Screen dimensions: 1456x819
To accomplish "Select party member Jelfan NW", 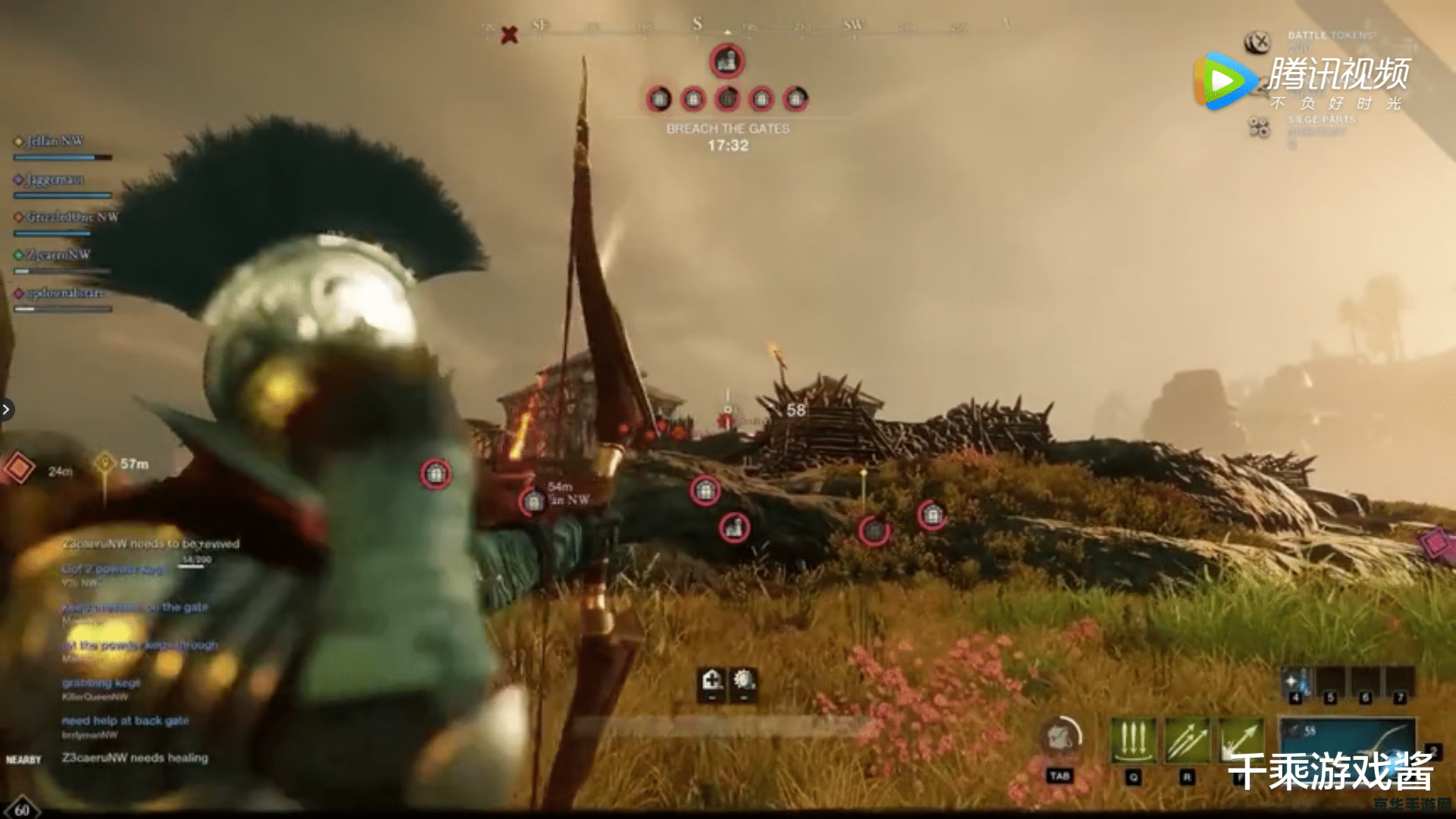I will [x=55, y=141].
